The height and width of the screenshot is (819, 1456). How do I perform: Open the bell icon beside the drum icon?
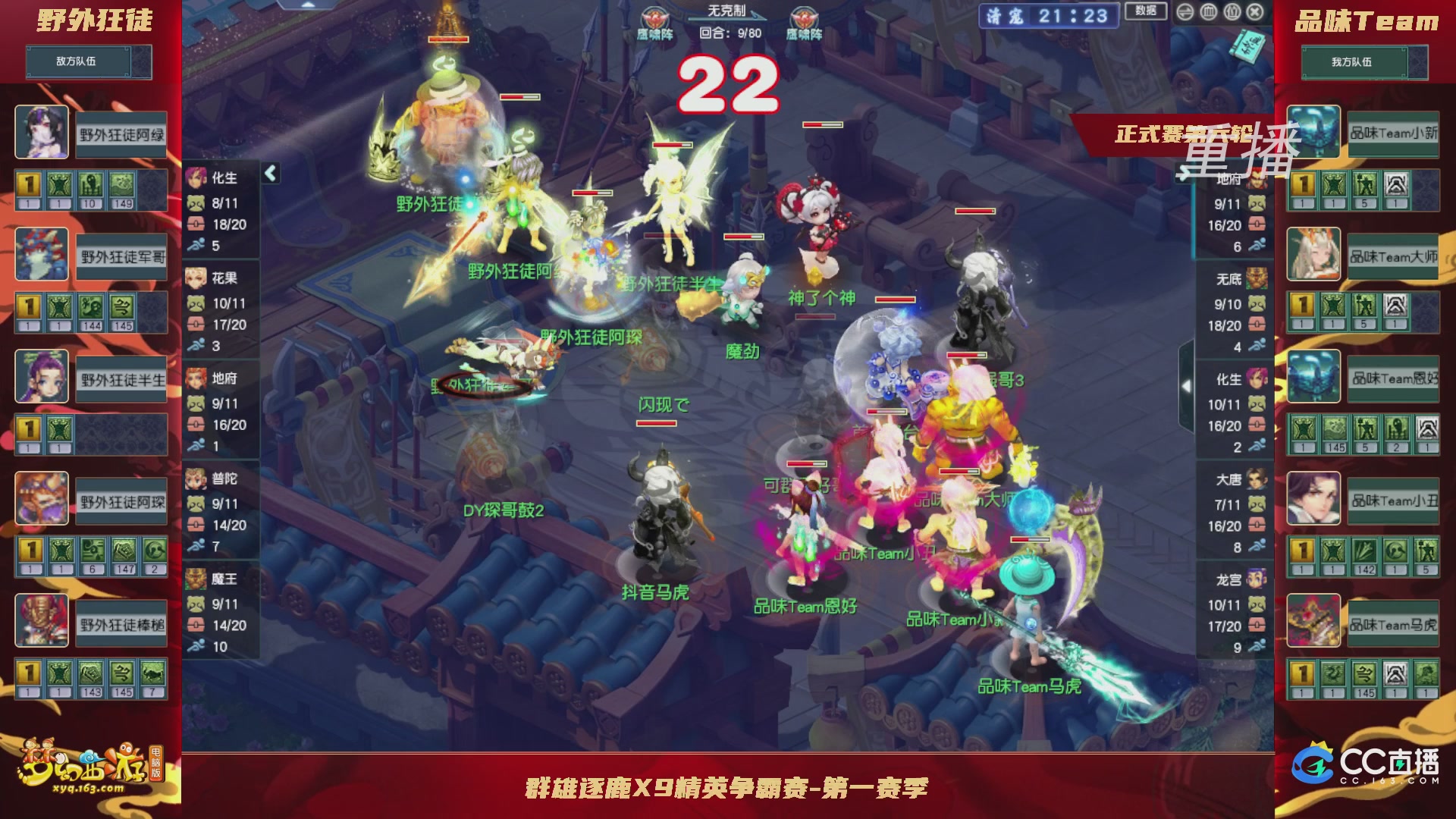1232,12
